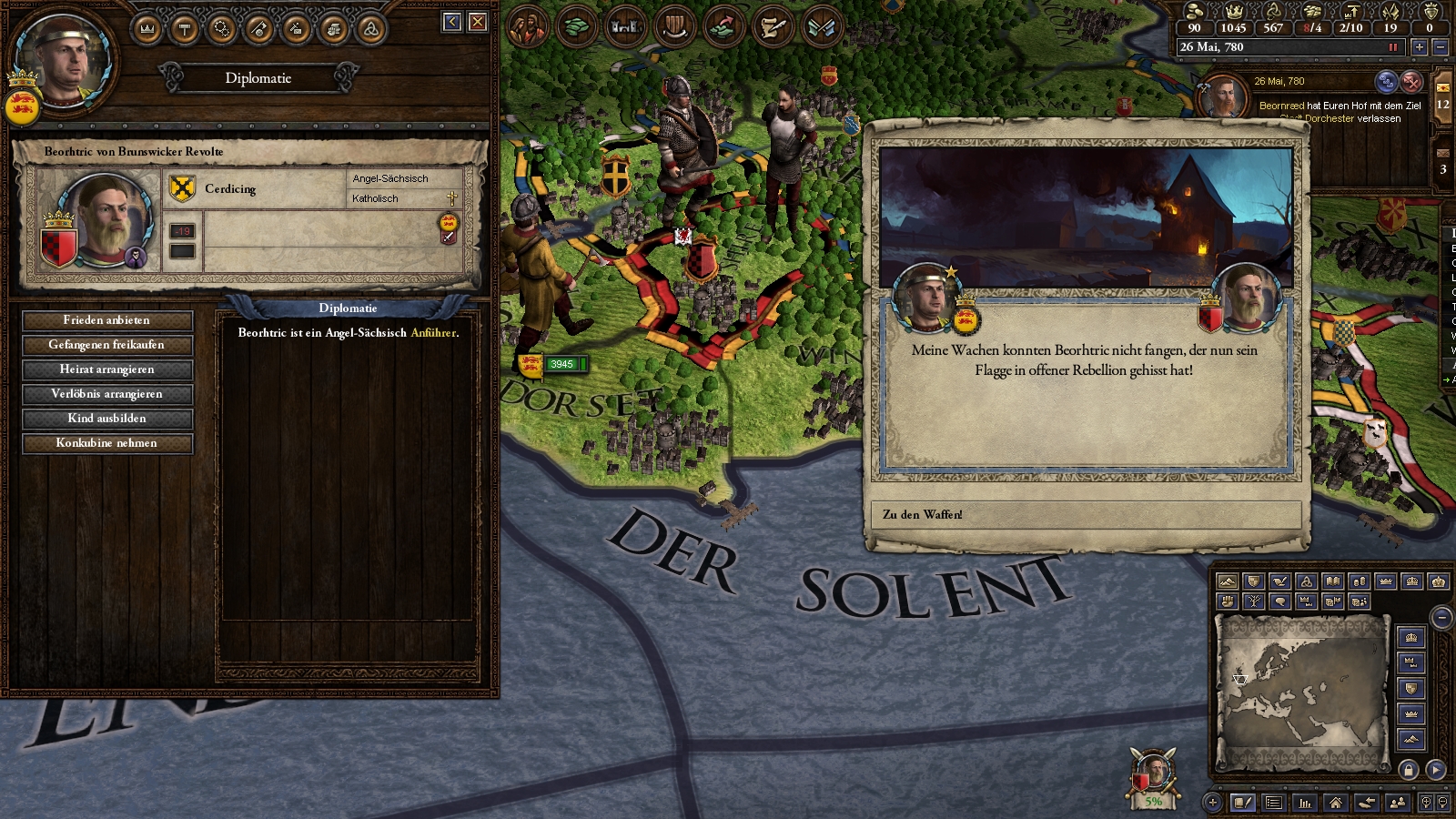Go back using the blue arrow button
The width and height of the screenshot is (1456, 819).
pos(452,22)
